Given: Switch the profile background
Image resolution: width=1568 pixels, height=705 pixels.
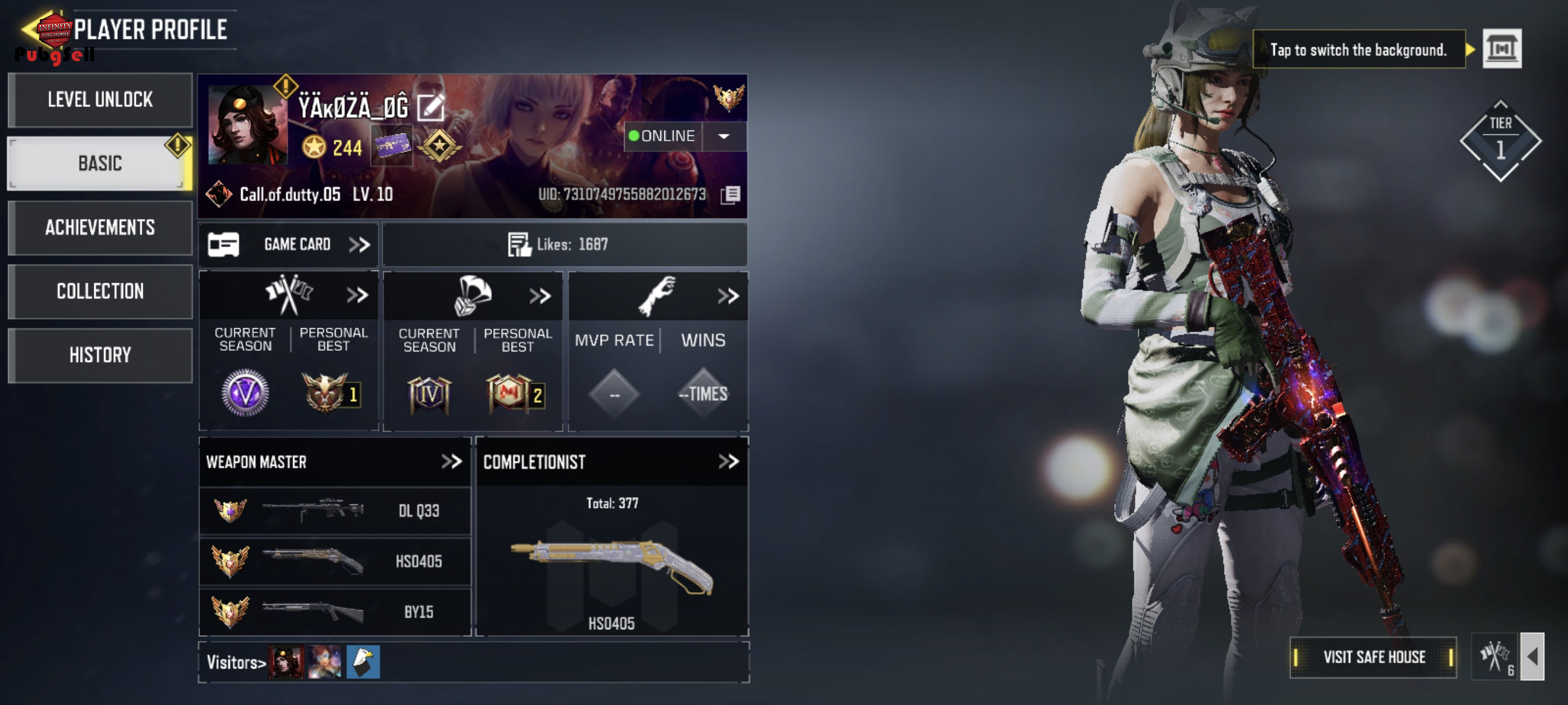Looking at the screenshot, I should [x=1502, y=49].
